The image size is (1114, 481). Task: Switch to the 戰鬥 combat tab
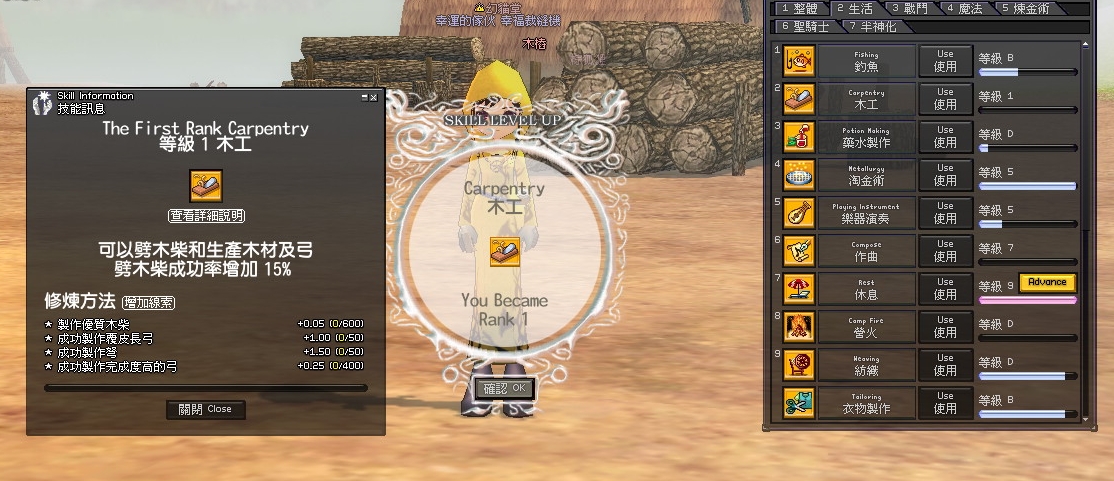coord(911,8)
